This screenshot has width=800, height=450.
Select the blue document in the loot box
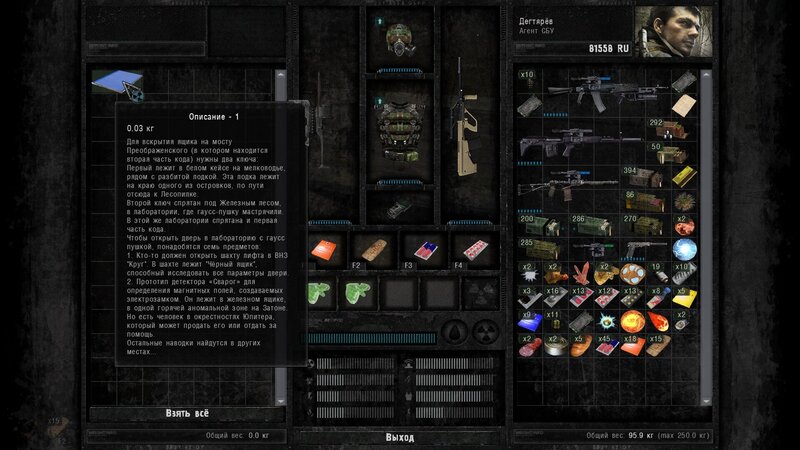(x=117, y=82)
